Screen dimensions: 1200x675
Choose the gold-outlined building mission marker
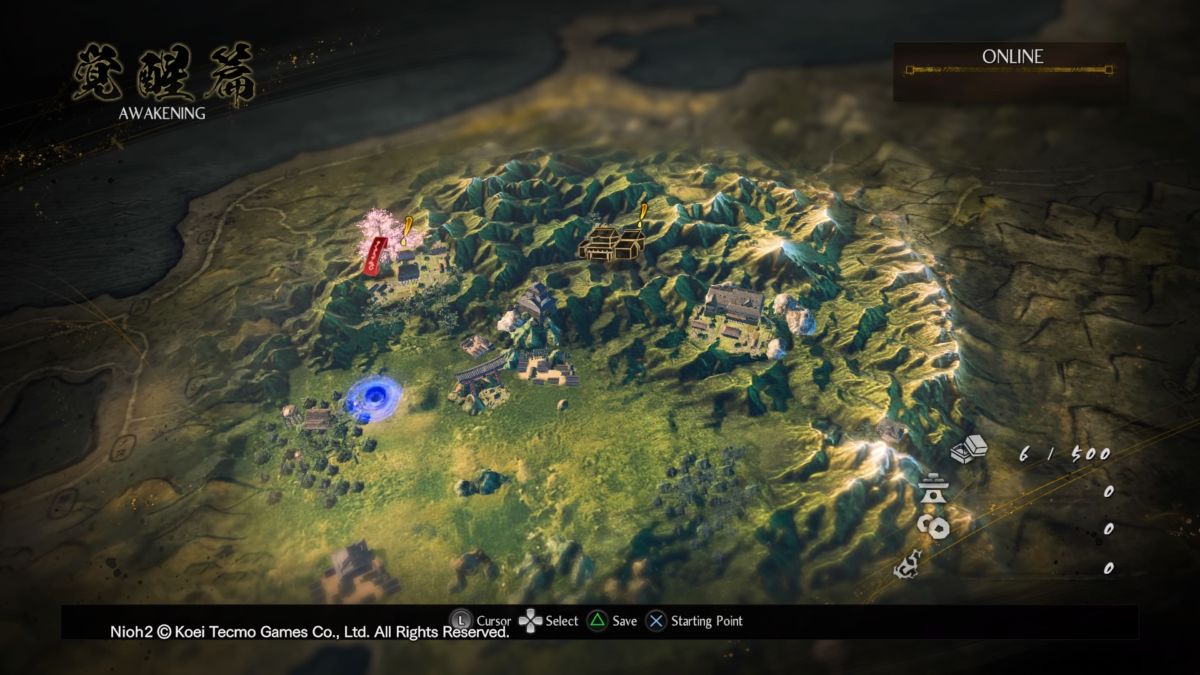click(610, 243)
